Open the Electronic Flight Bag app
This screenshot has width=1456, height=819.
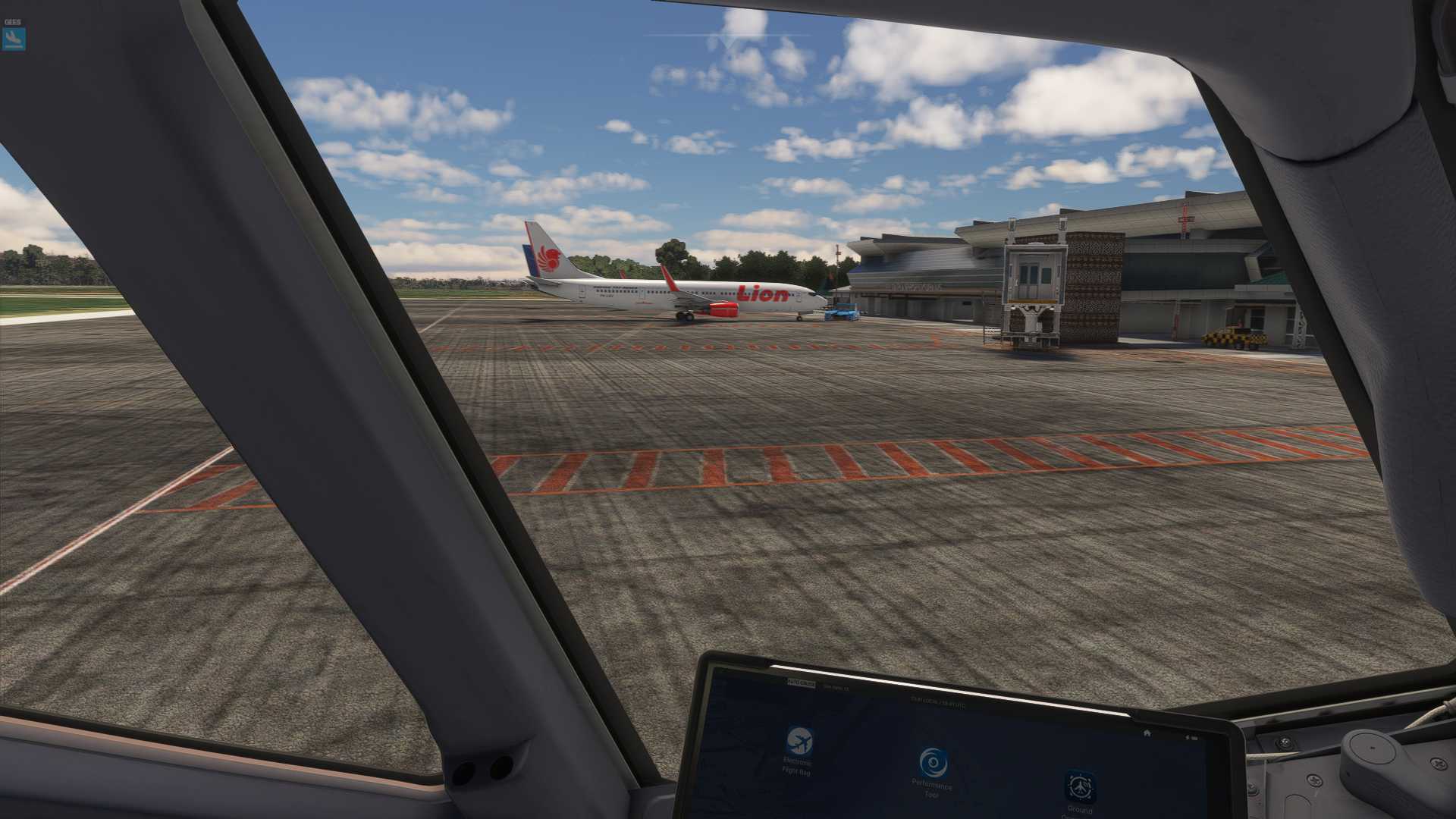click(799, 741)
